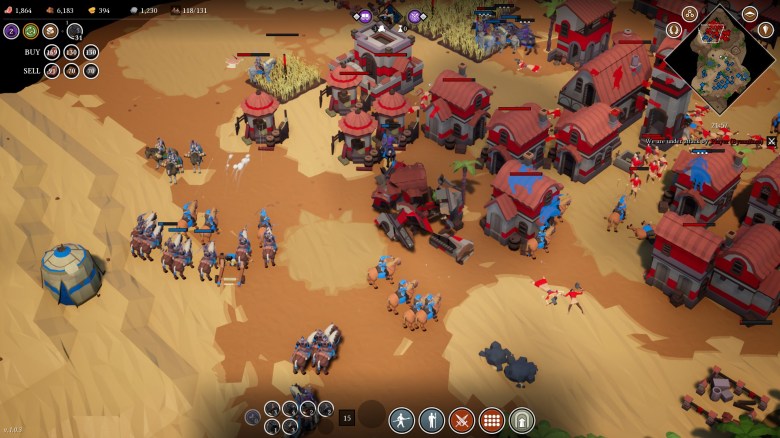Click the garrison archway arrow button
Viewport: 780px width, 438px height.
(522, 419)
